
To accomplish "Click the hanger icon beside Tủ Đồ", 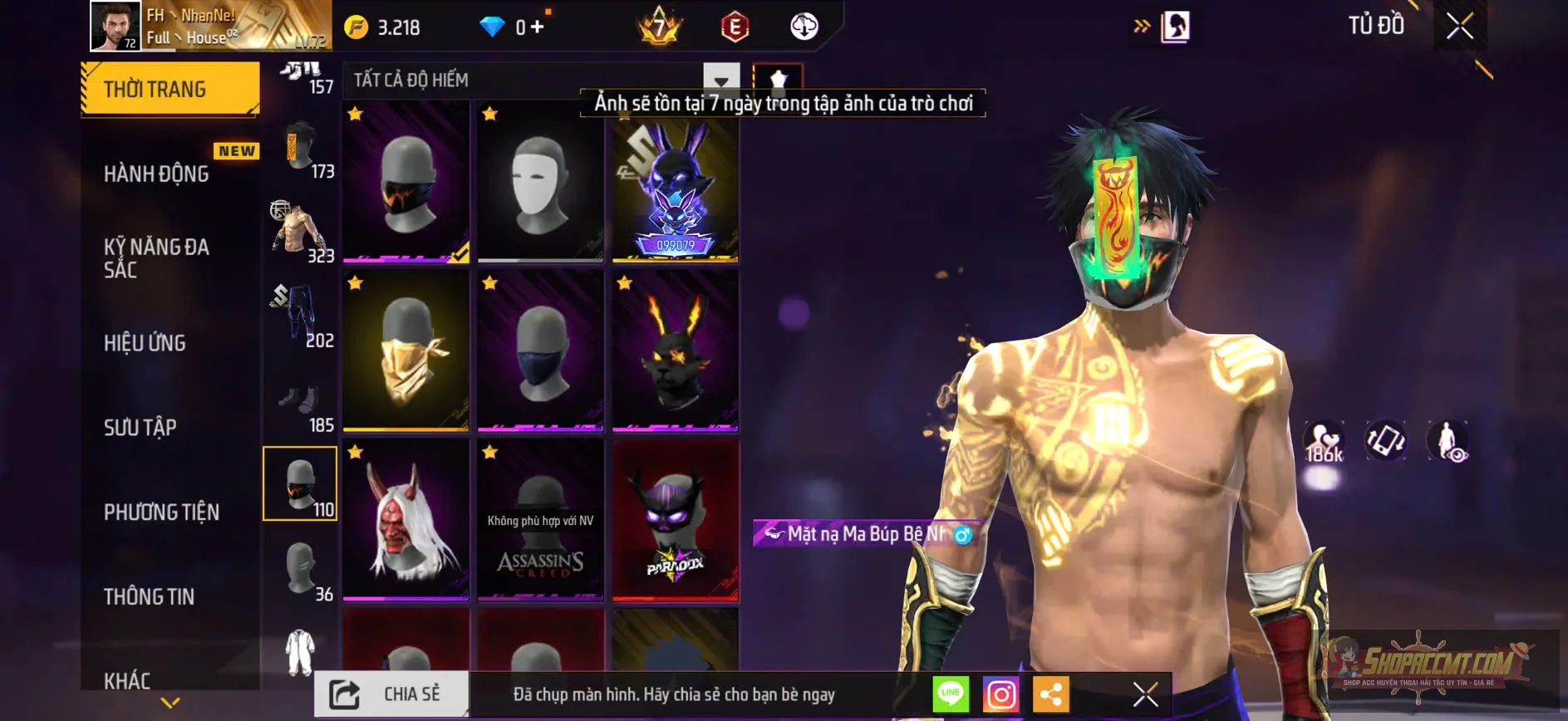I will point(1174,25).
